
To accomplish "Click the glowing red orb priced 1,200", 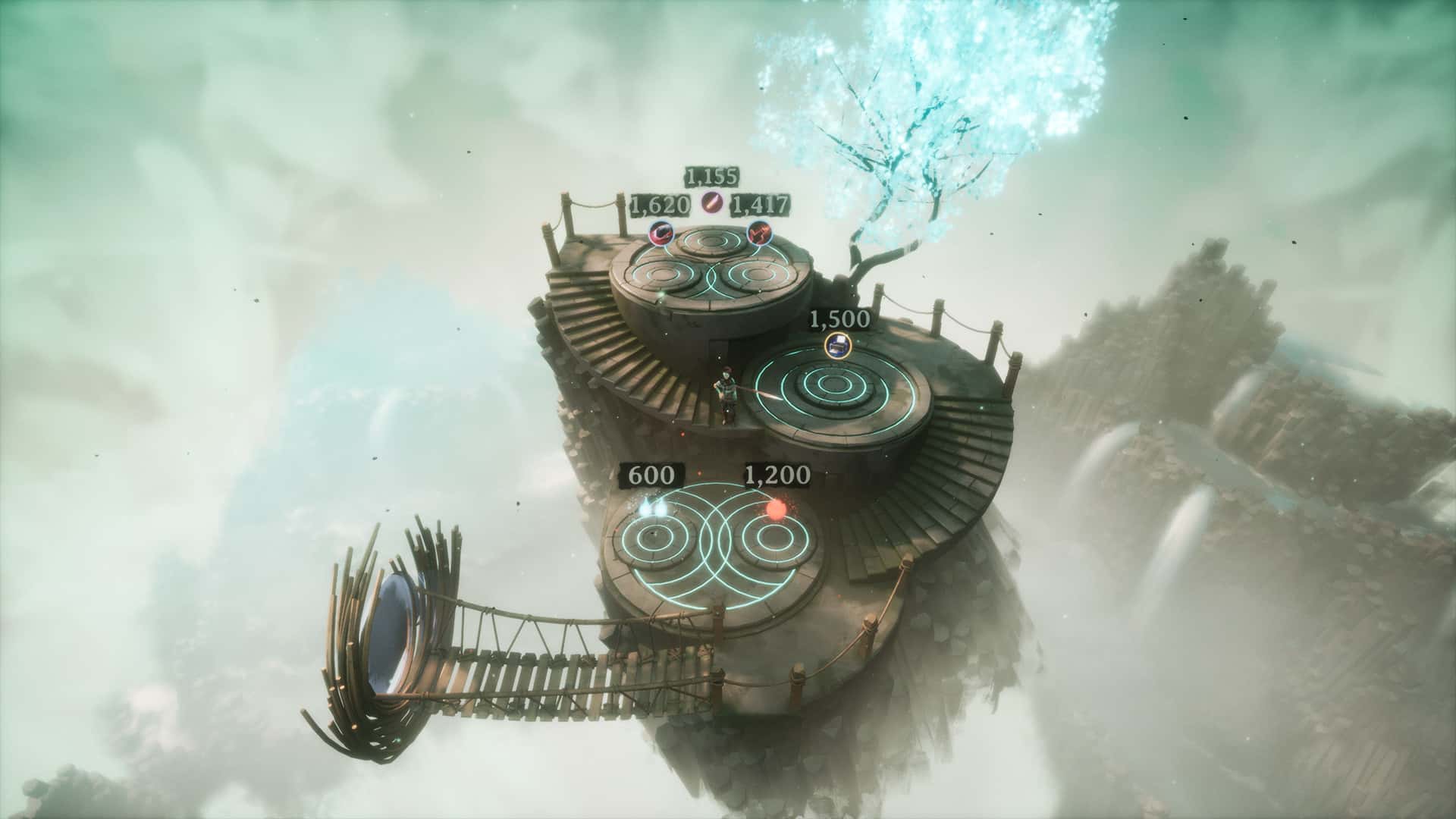I will coord(776,510).
